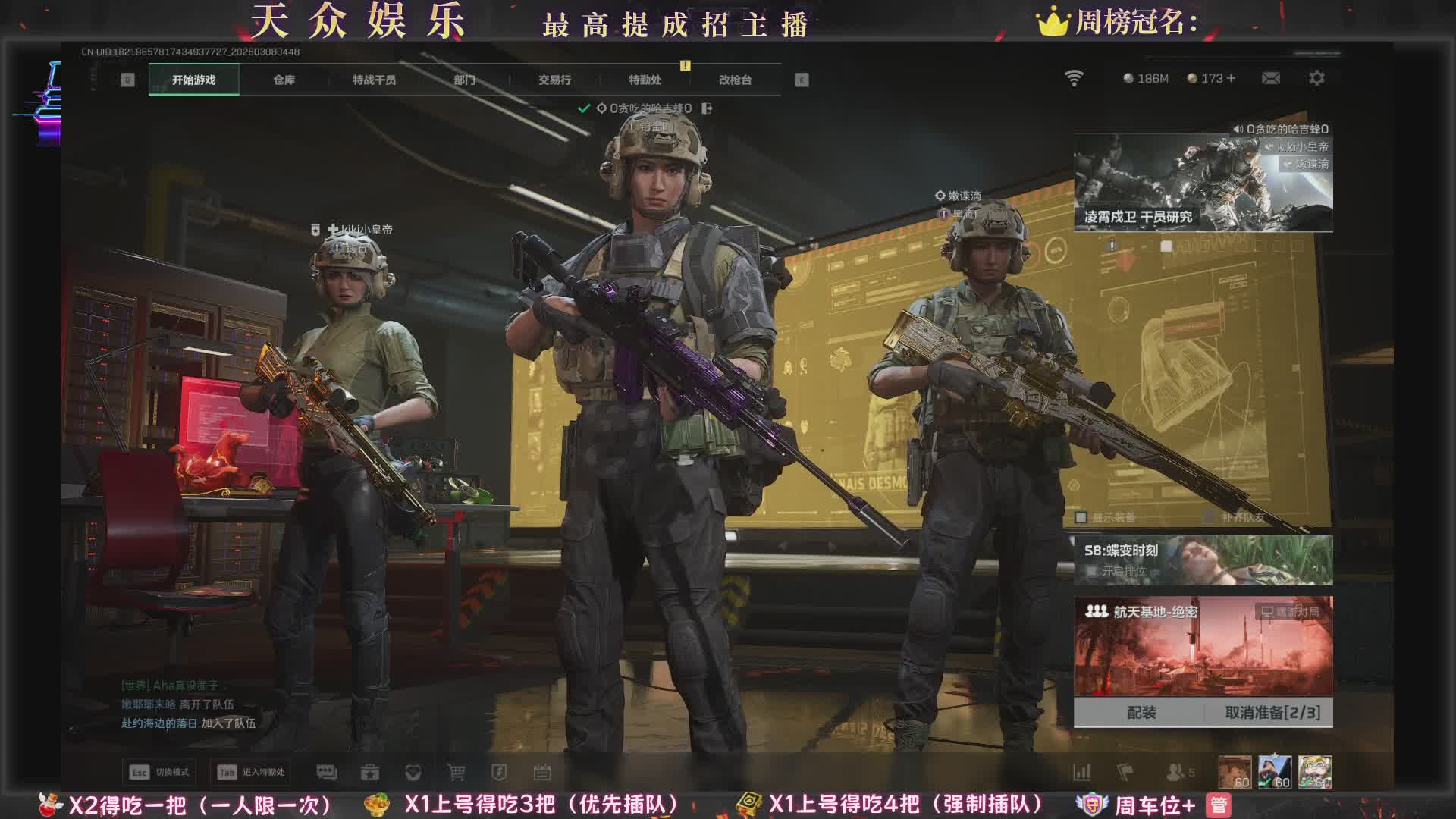Select the 开始游戏 start game tab
Screen dimensions: 1456x819
click(x=194, y=80)
